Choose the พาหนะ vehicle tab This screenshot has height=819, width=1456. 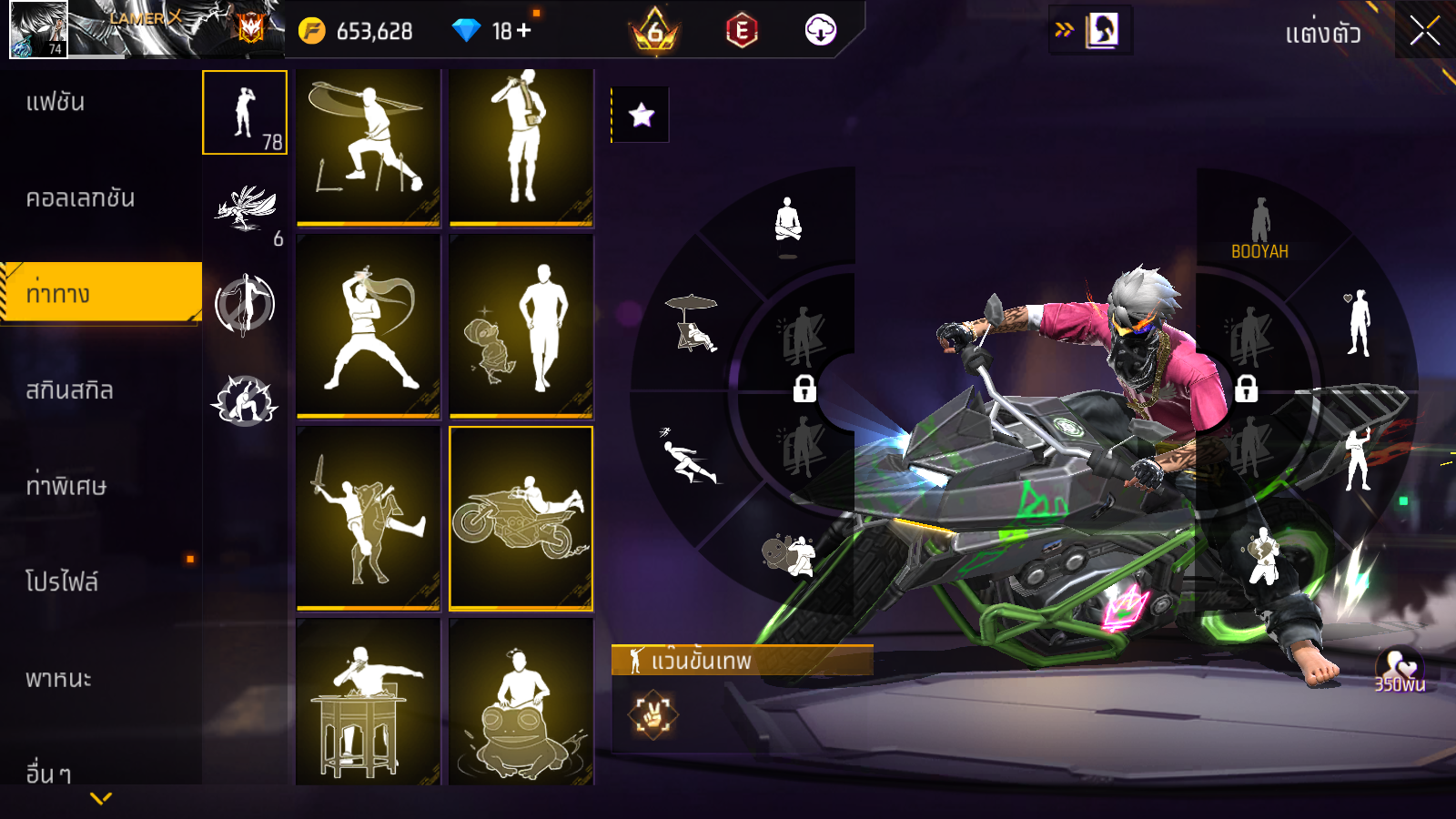coord(59,679)
